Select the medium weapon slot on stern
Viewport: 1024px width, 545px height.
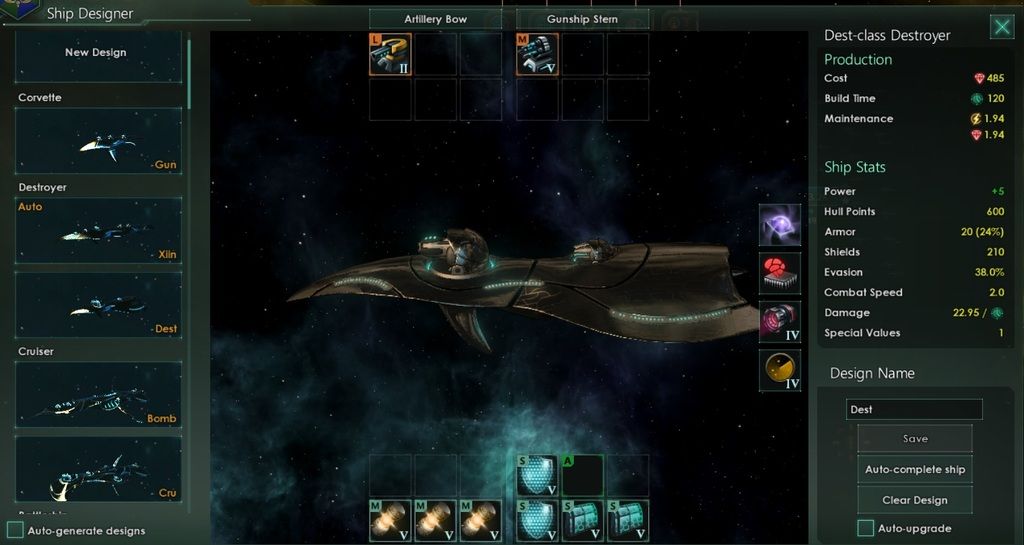(x=537, y=54)
